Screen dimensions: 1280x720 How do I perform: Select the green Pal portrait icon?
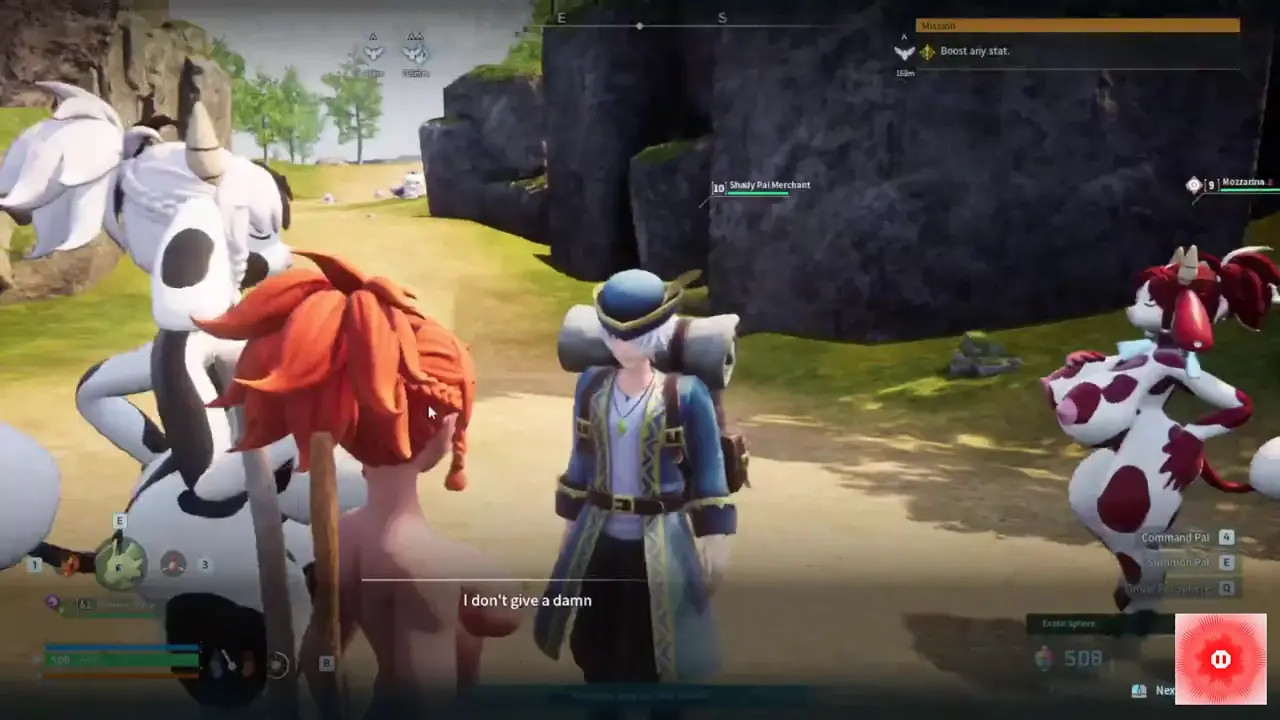click(x=121, y=565)
